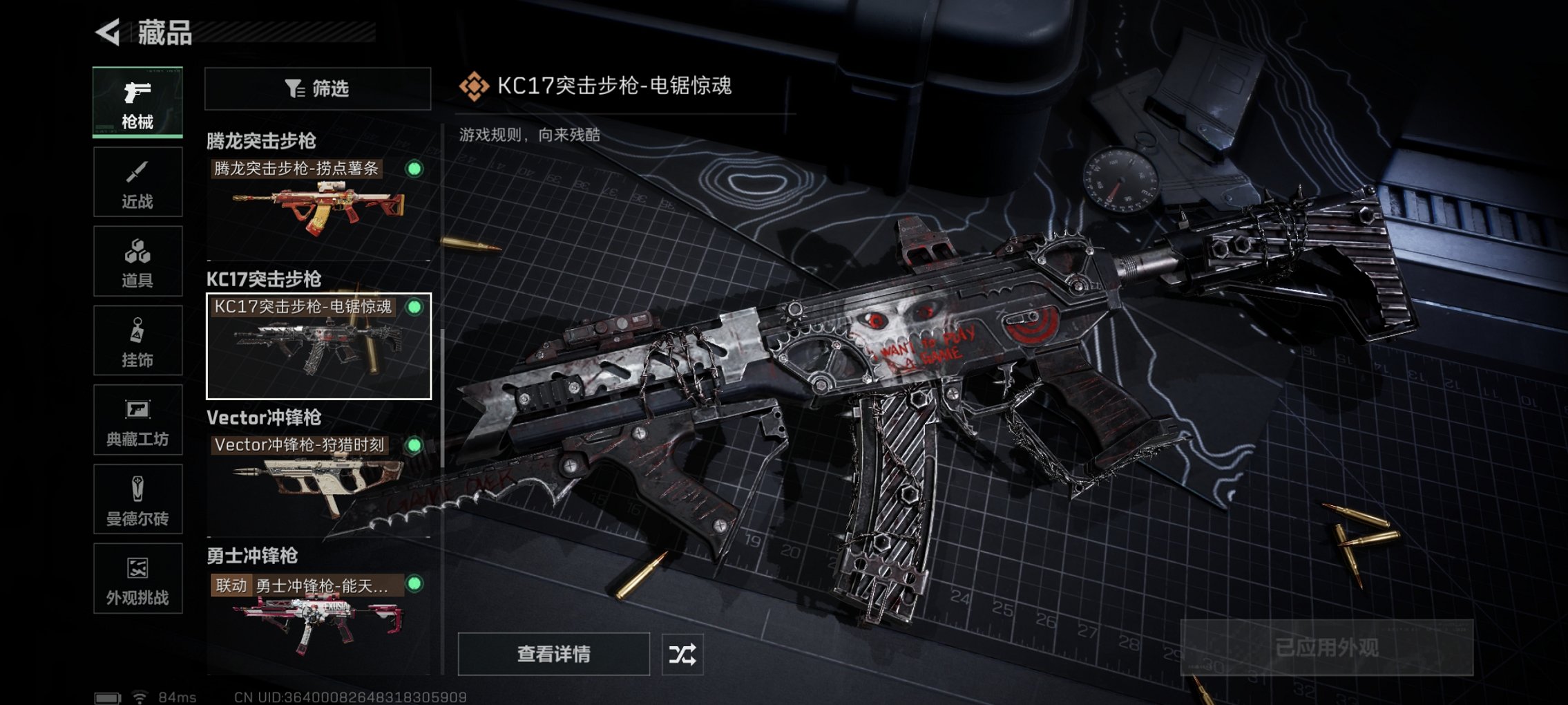Select the 外观挑战 appearance challenge icon

click(137, 579)
